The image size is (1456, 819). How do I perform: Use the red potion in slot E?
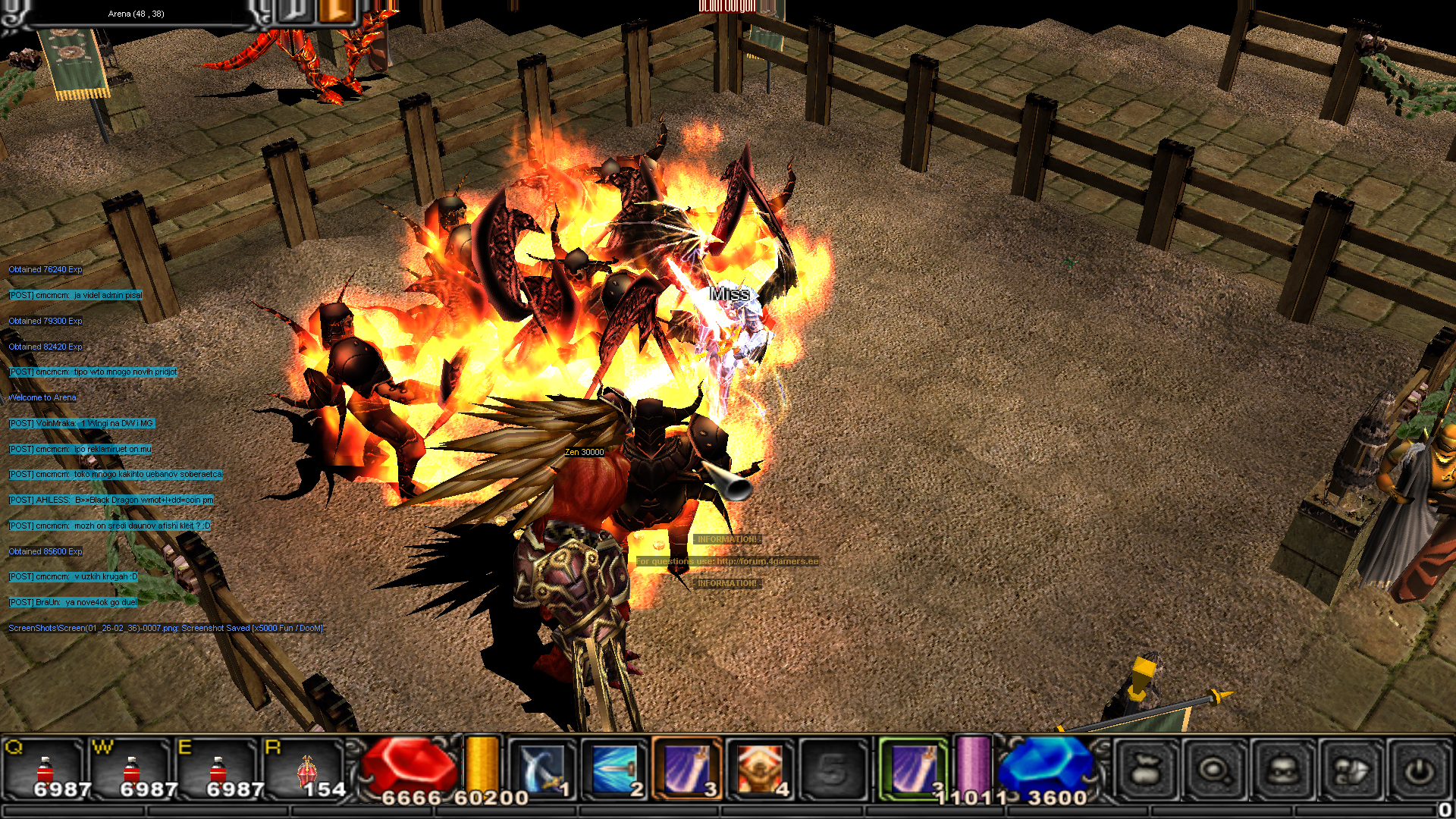coord(218,769)
